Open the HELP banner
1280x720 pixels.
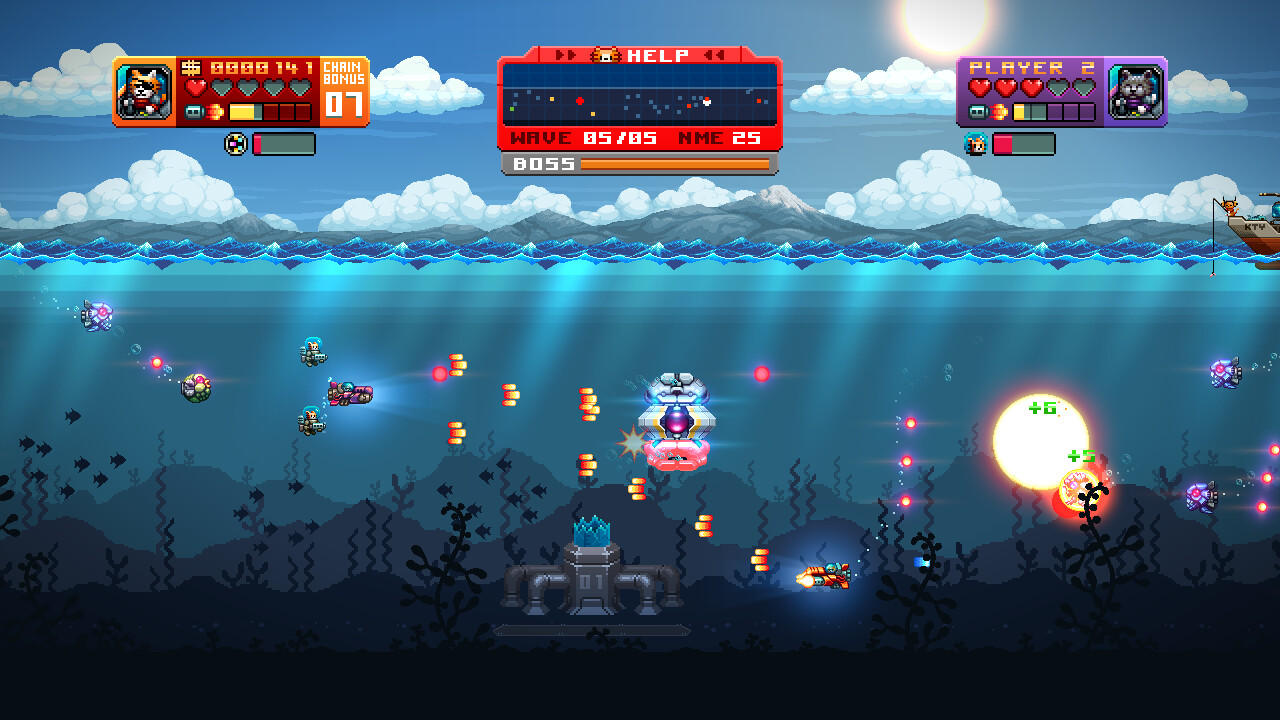[x=659, y=55]
